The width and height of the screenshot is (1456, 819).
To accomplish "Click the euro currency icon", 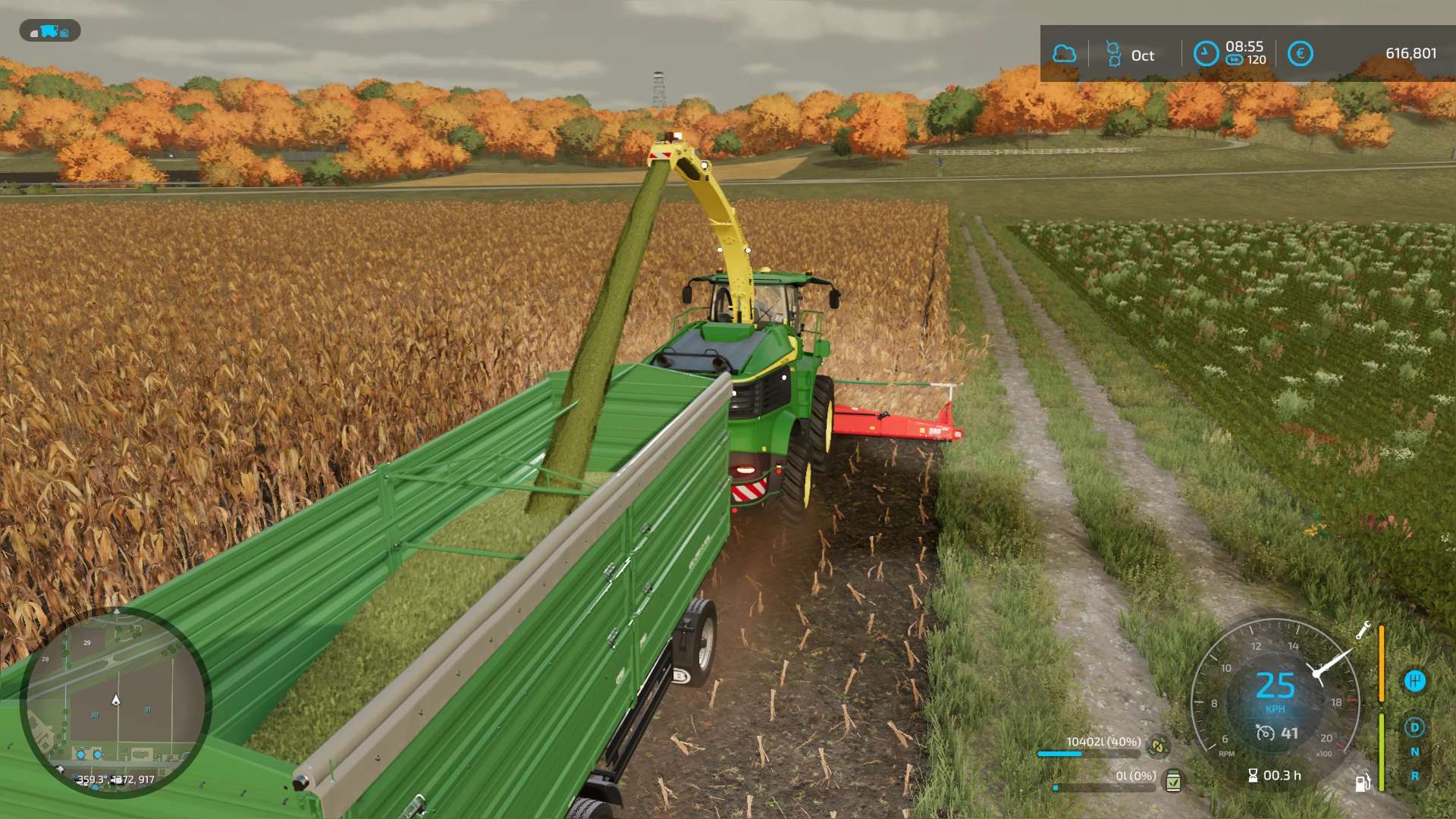I will point(1300,54).
